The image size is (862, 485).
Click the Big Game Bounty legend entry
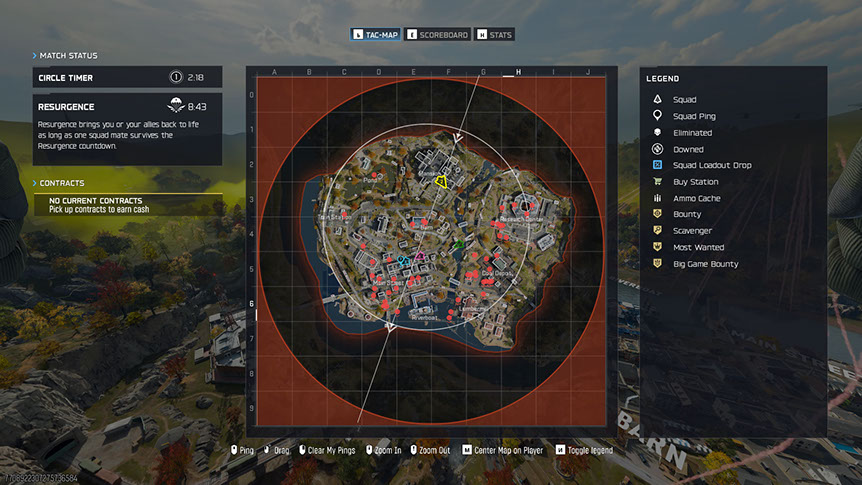(705, 264)
